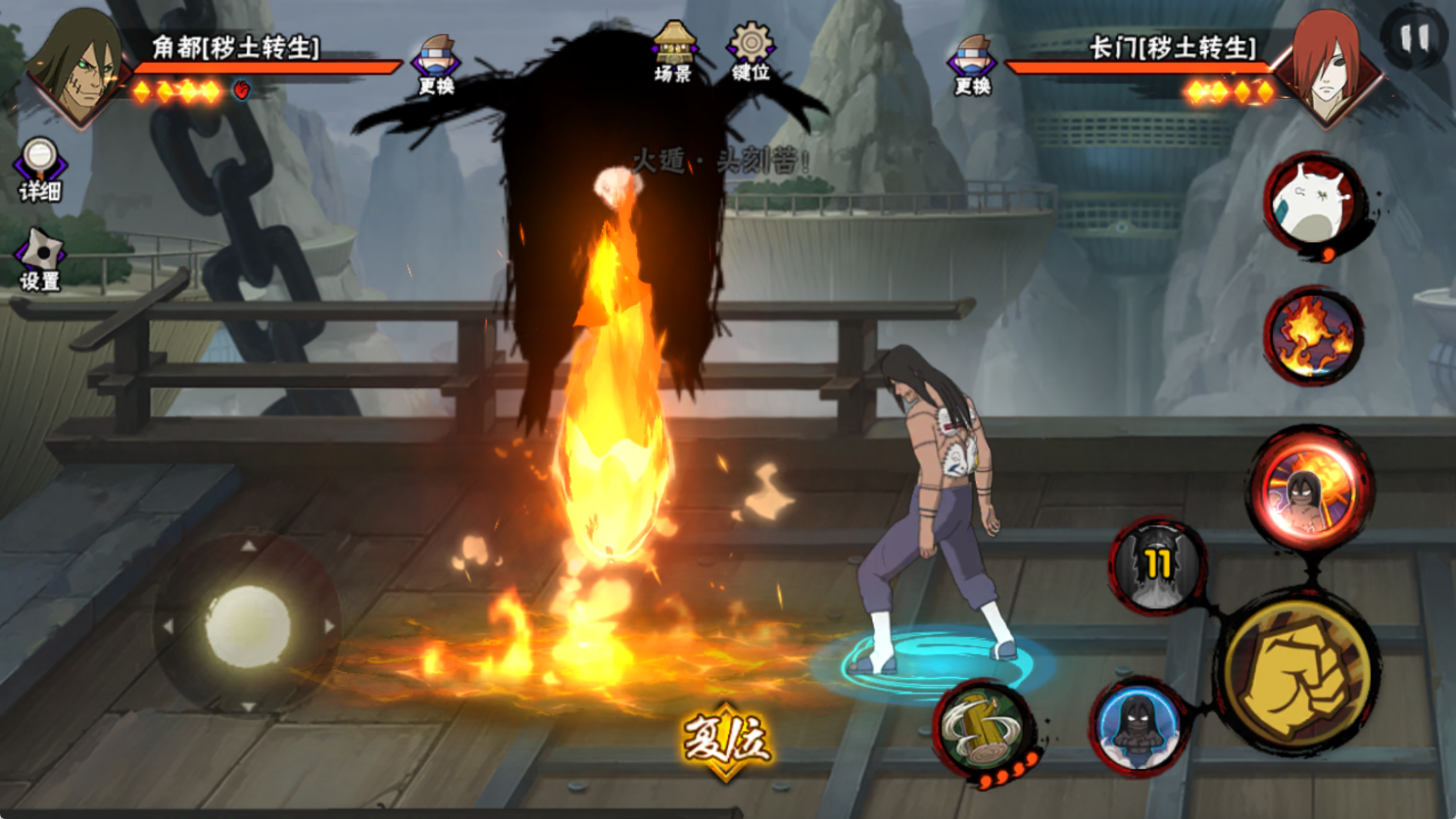Image resolution: width=1456 pixels, height=819 pixels.
Task: Open the 场景 scene selector
Action: 673,52
